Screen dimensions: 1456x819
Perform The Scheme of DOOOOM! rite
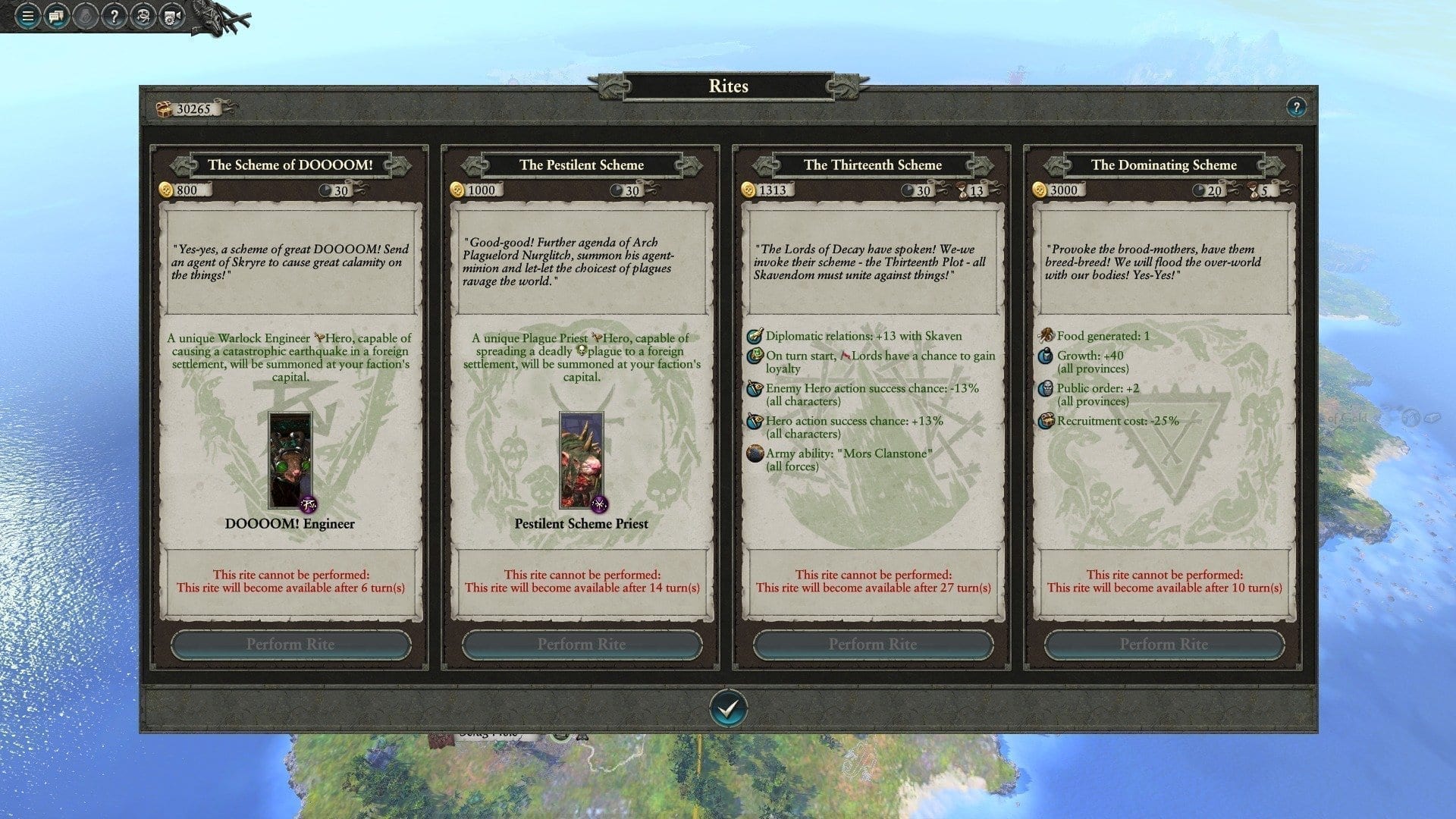(290, 645)
